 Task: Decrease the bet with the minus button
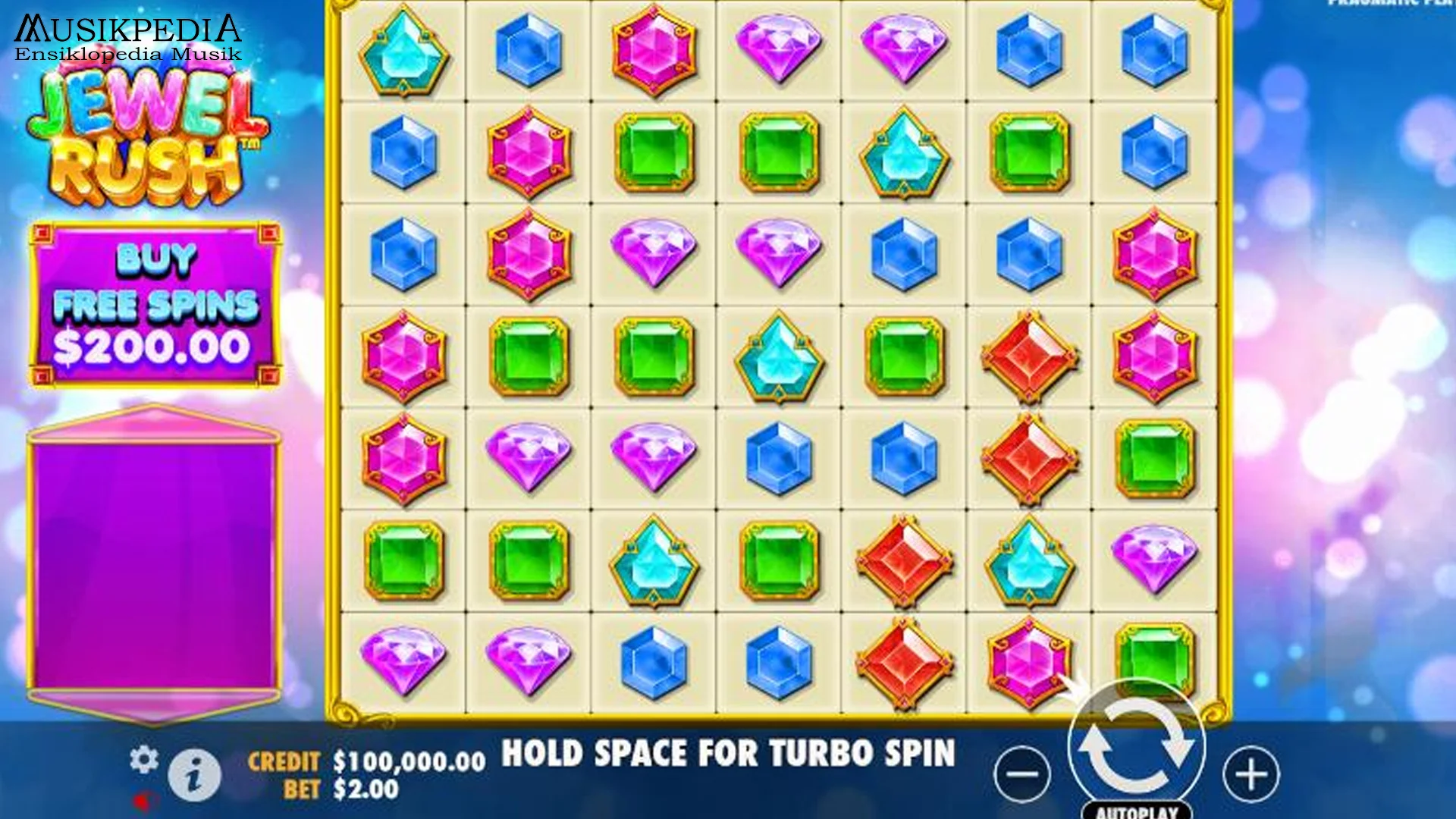(1022, 774)
